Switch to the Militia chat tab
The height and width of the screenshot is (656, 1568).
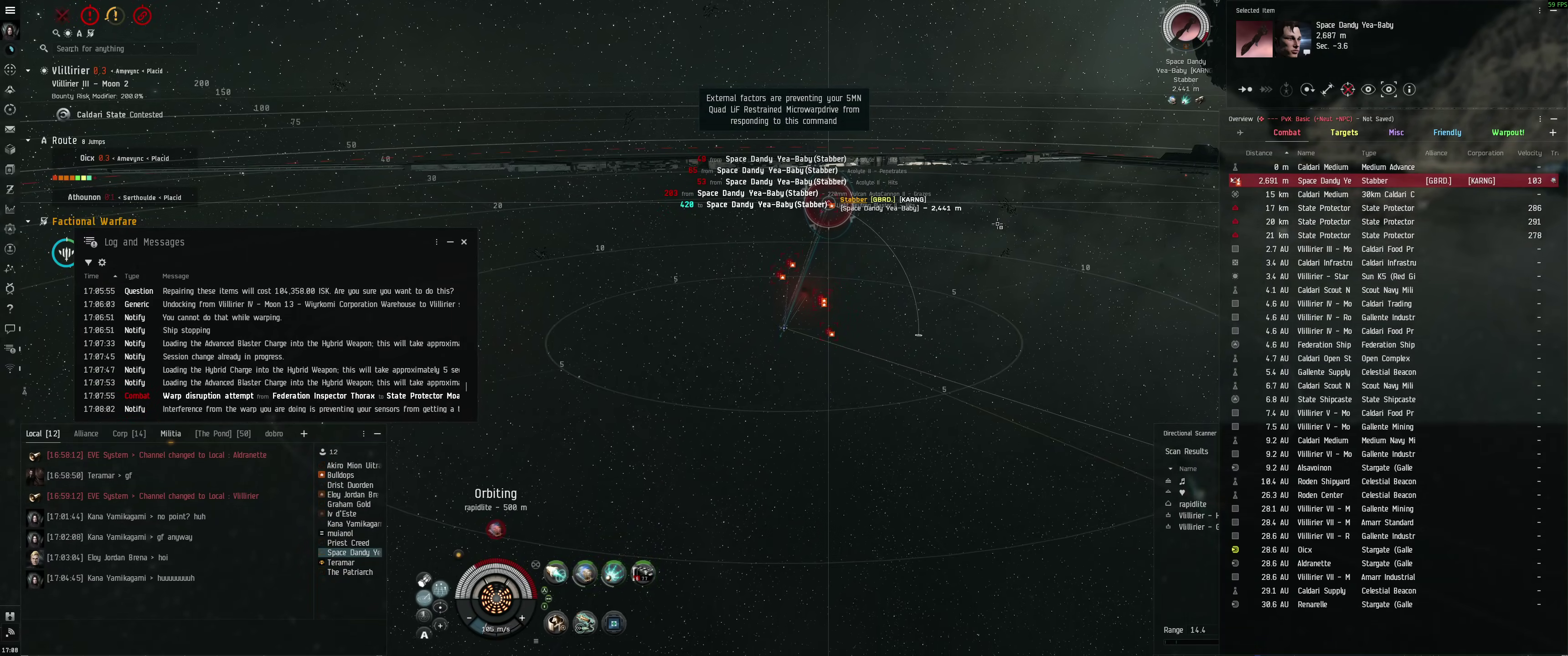click(170, 434)
